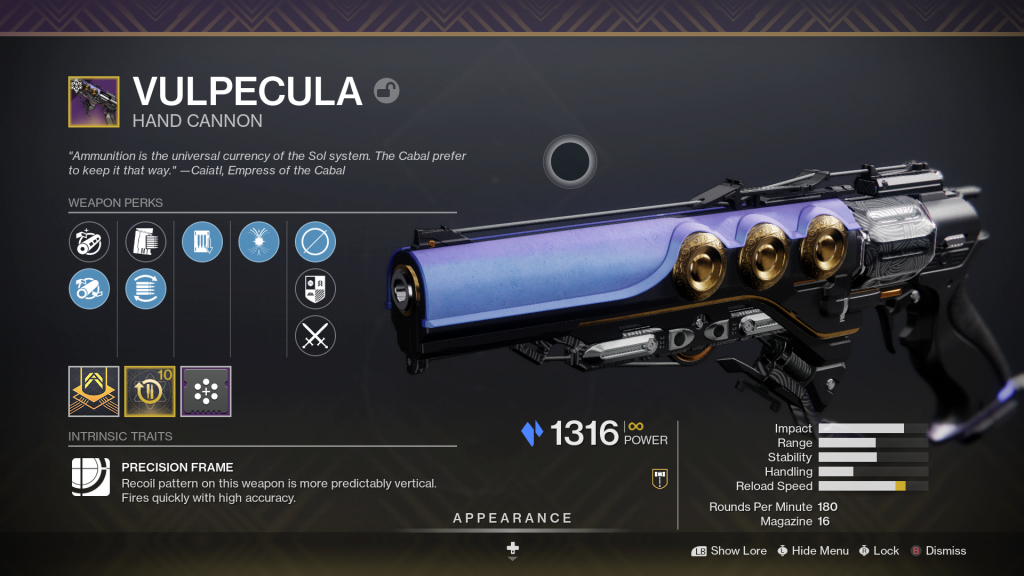Select the blue slashed-circle tracker option
The width and height of the screenshot is (1024, 576).
coord(315,242)
